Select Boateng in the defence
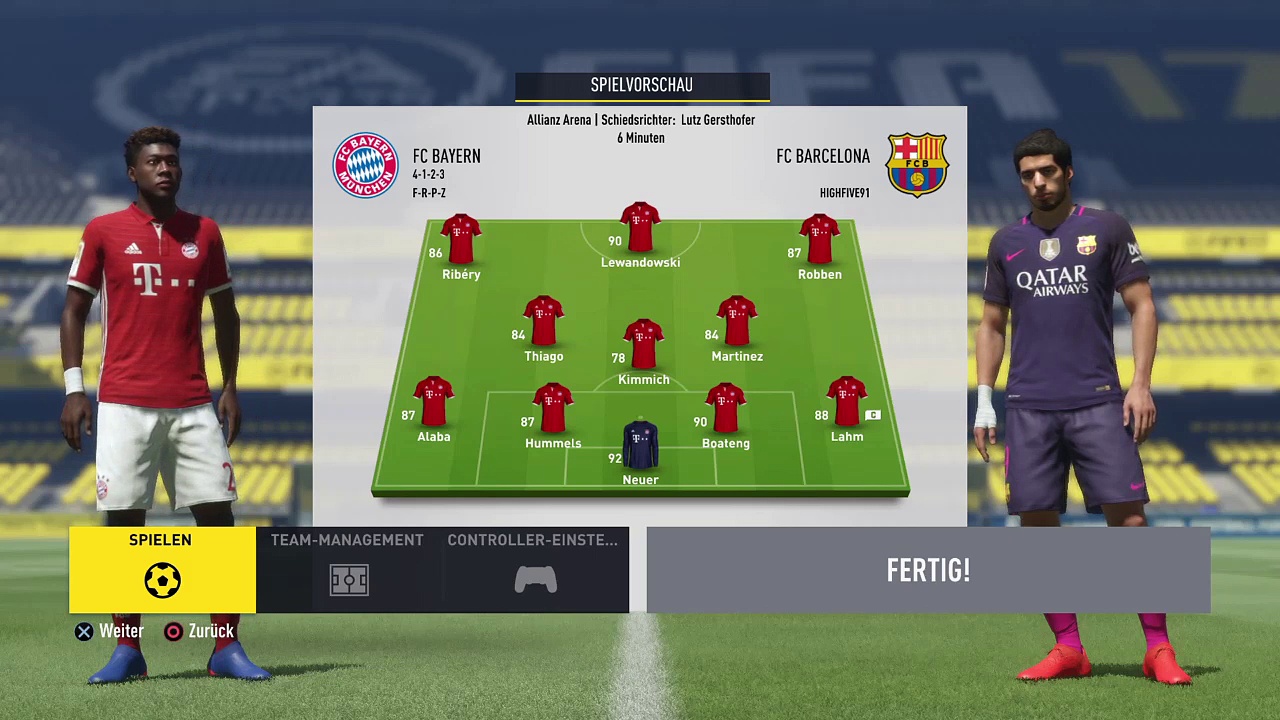This screenshot has height=720, width=1280. [725, 409]
